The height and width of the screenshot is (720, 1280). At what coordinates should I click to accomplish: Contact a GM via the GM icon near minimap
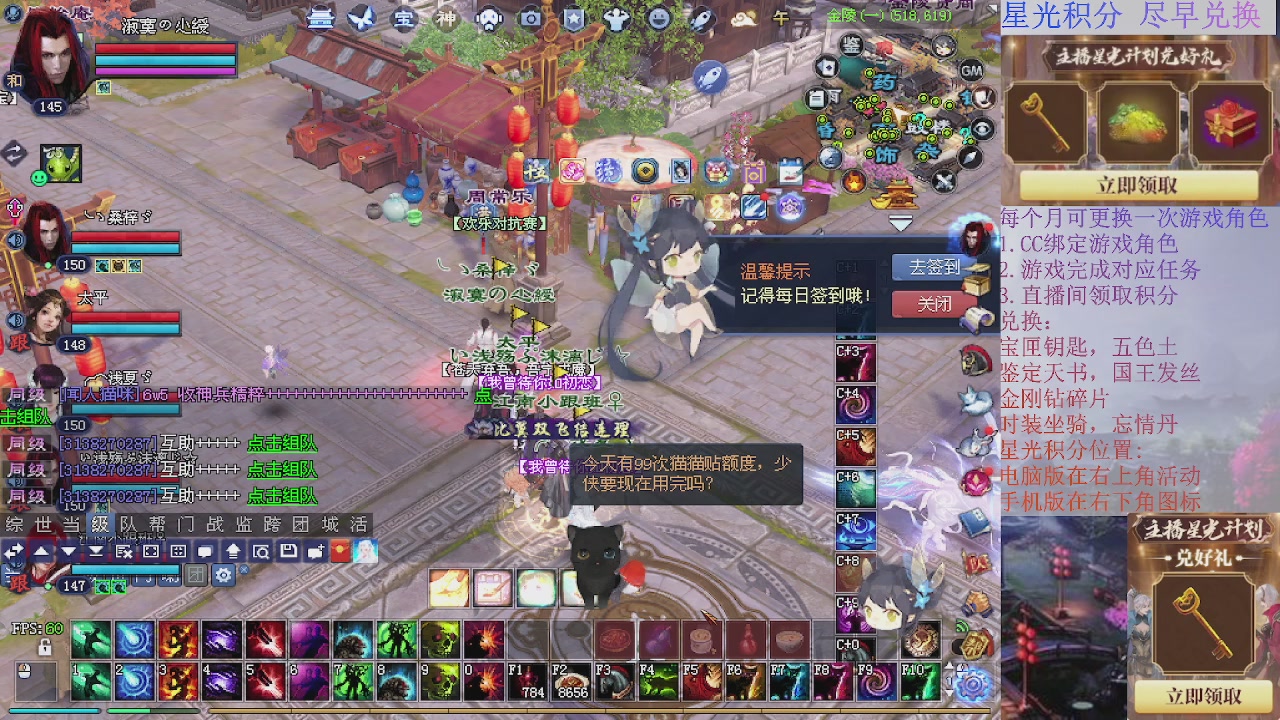(x=970, y=72)
